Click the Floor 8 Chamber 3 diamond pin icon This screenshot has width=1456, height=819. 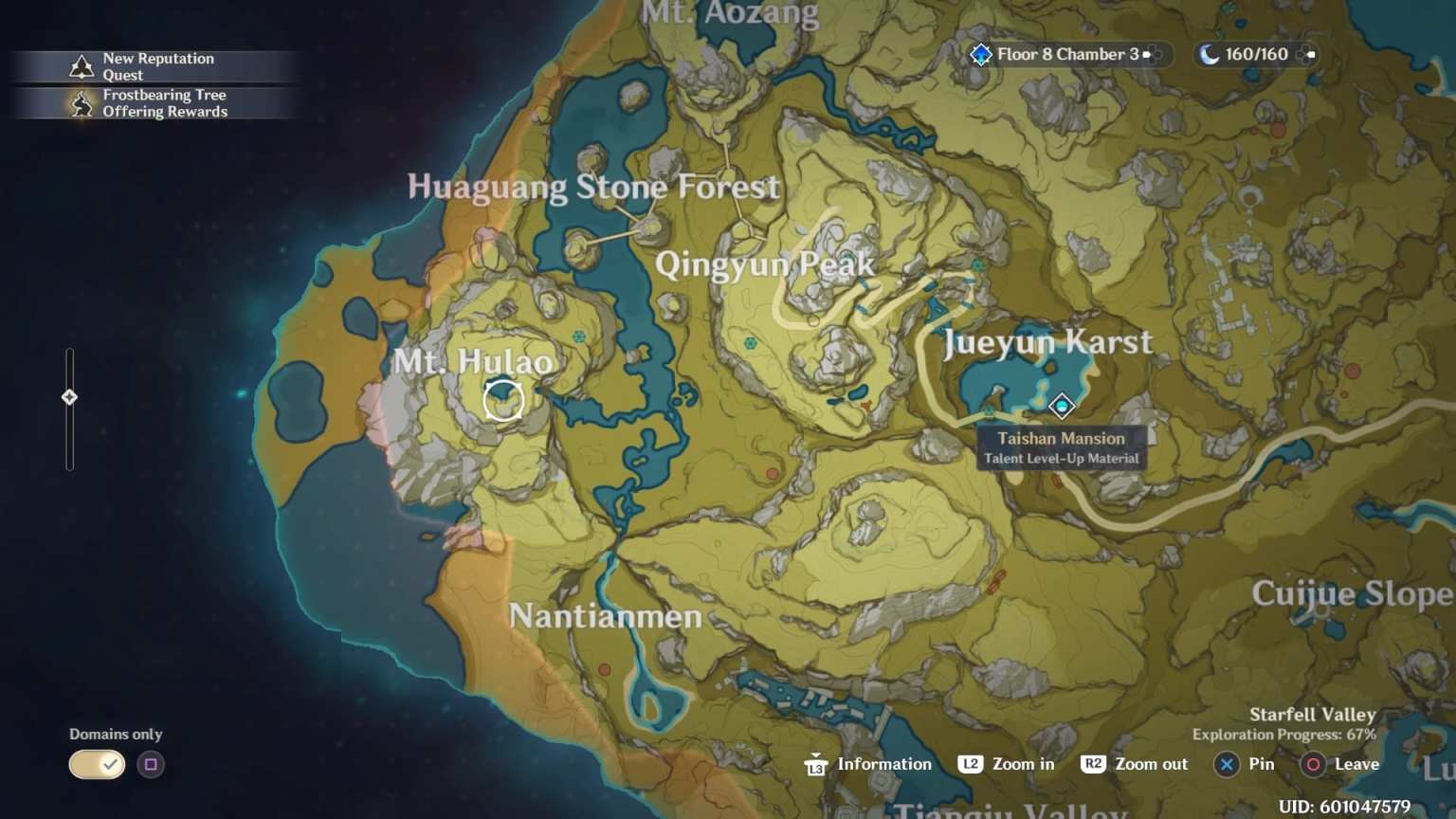tap(981, 54)
